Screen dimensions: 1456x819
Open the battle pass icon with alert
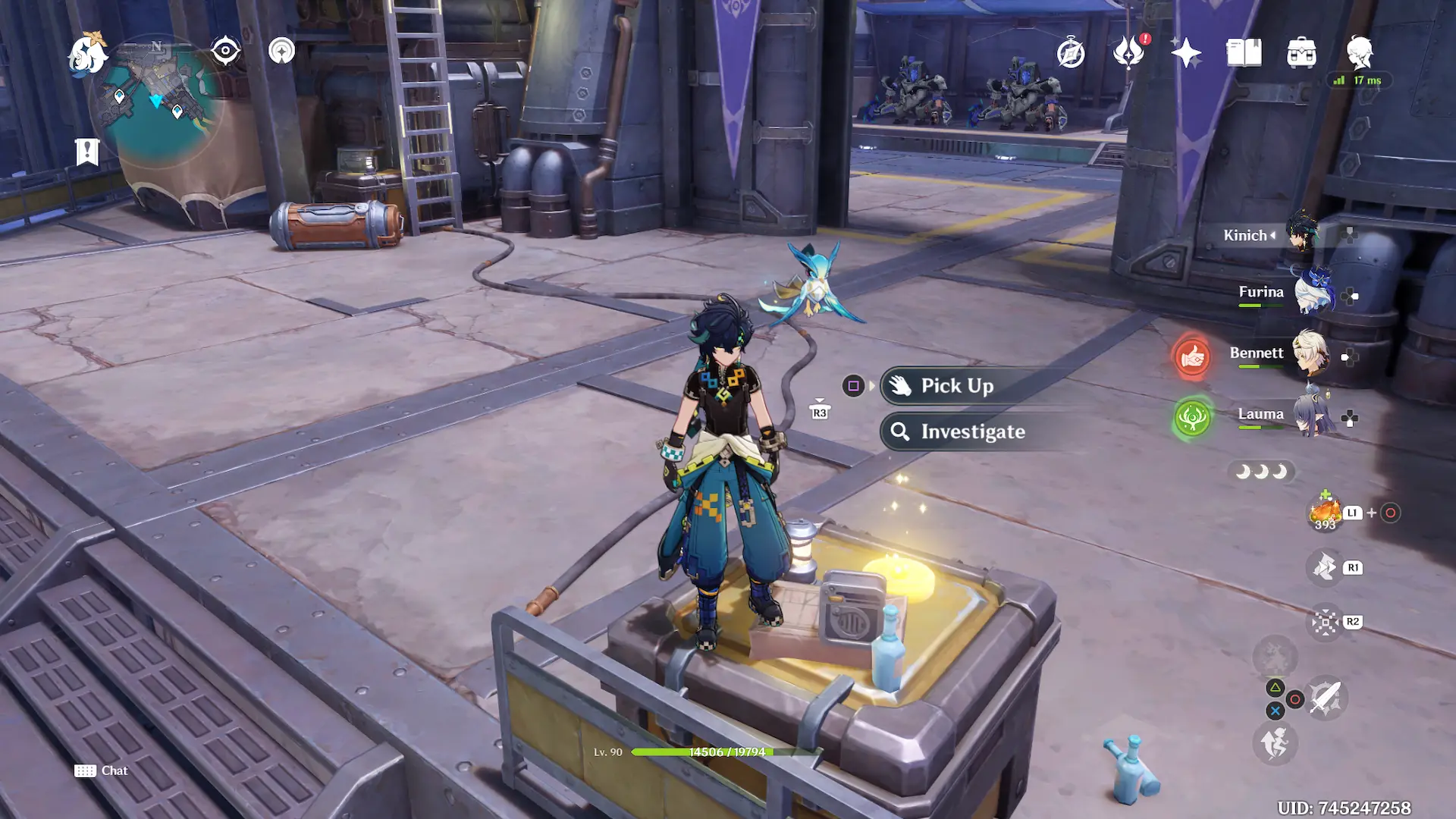(1128, 53)
